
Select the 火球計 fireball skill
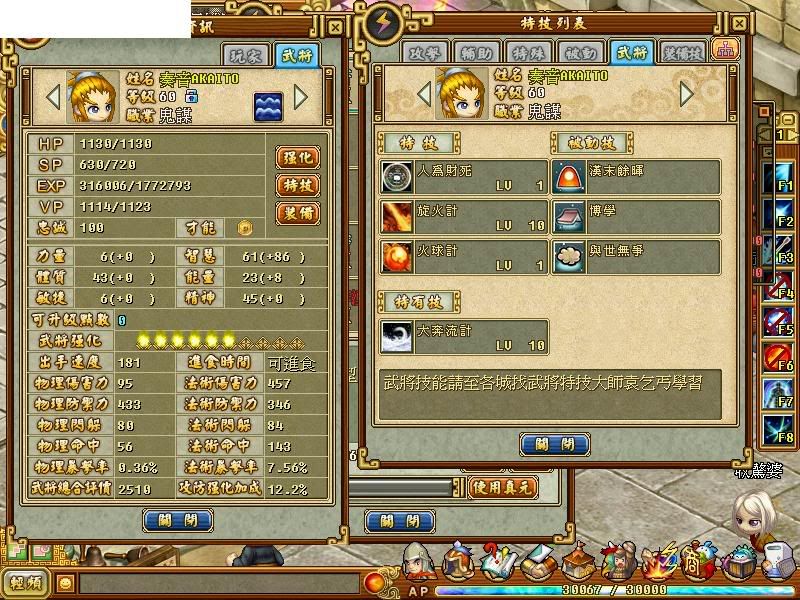point(464,257)
